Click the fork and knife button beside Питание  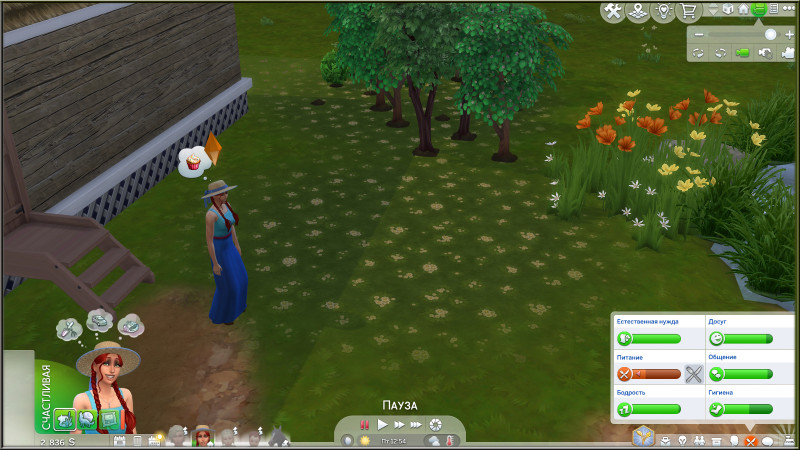[x=694, y=375]
